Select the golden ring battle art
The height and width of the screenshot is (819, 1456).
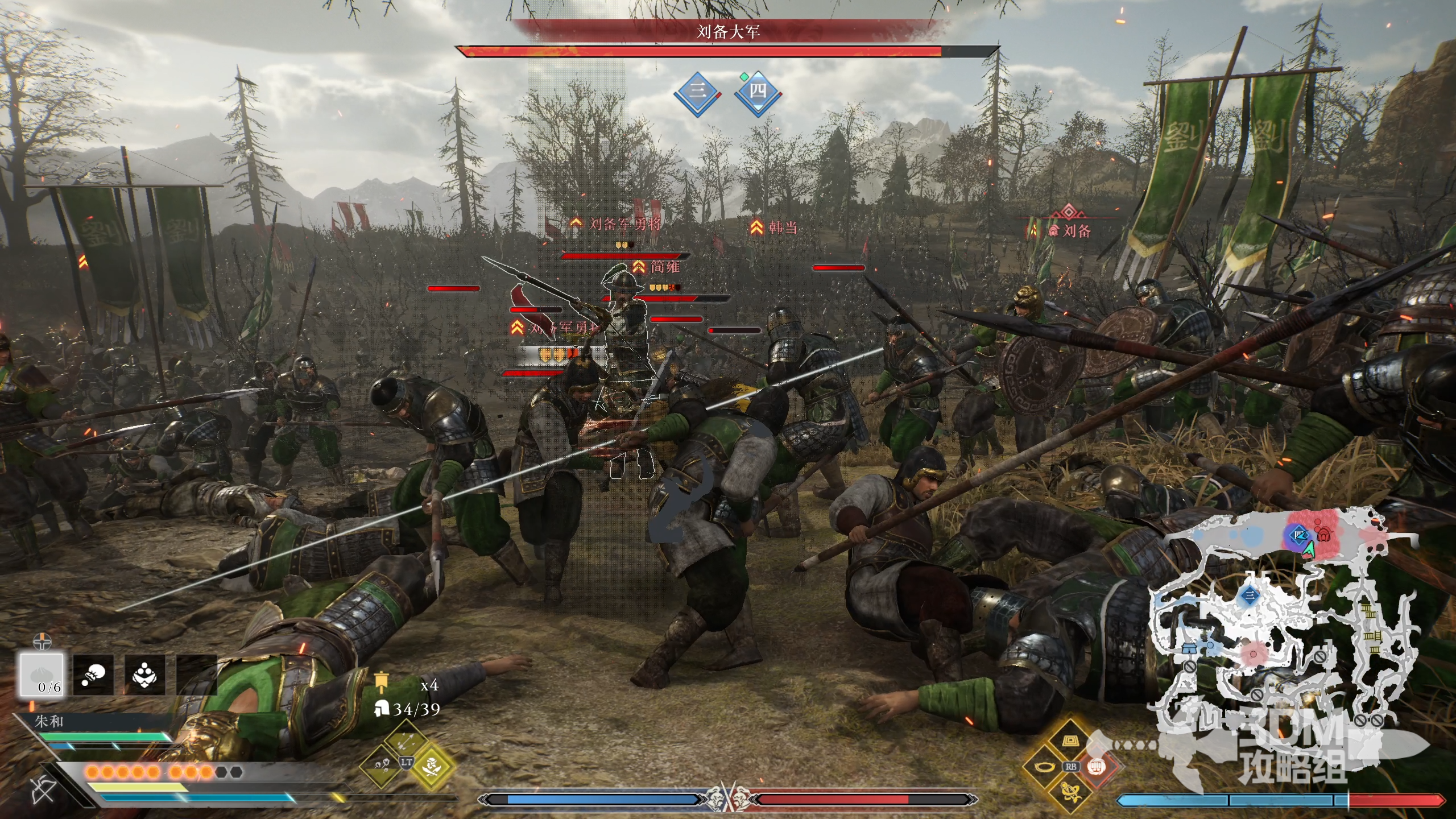coord(1045,766)
